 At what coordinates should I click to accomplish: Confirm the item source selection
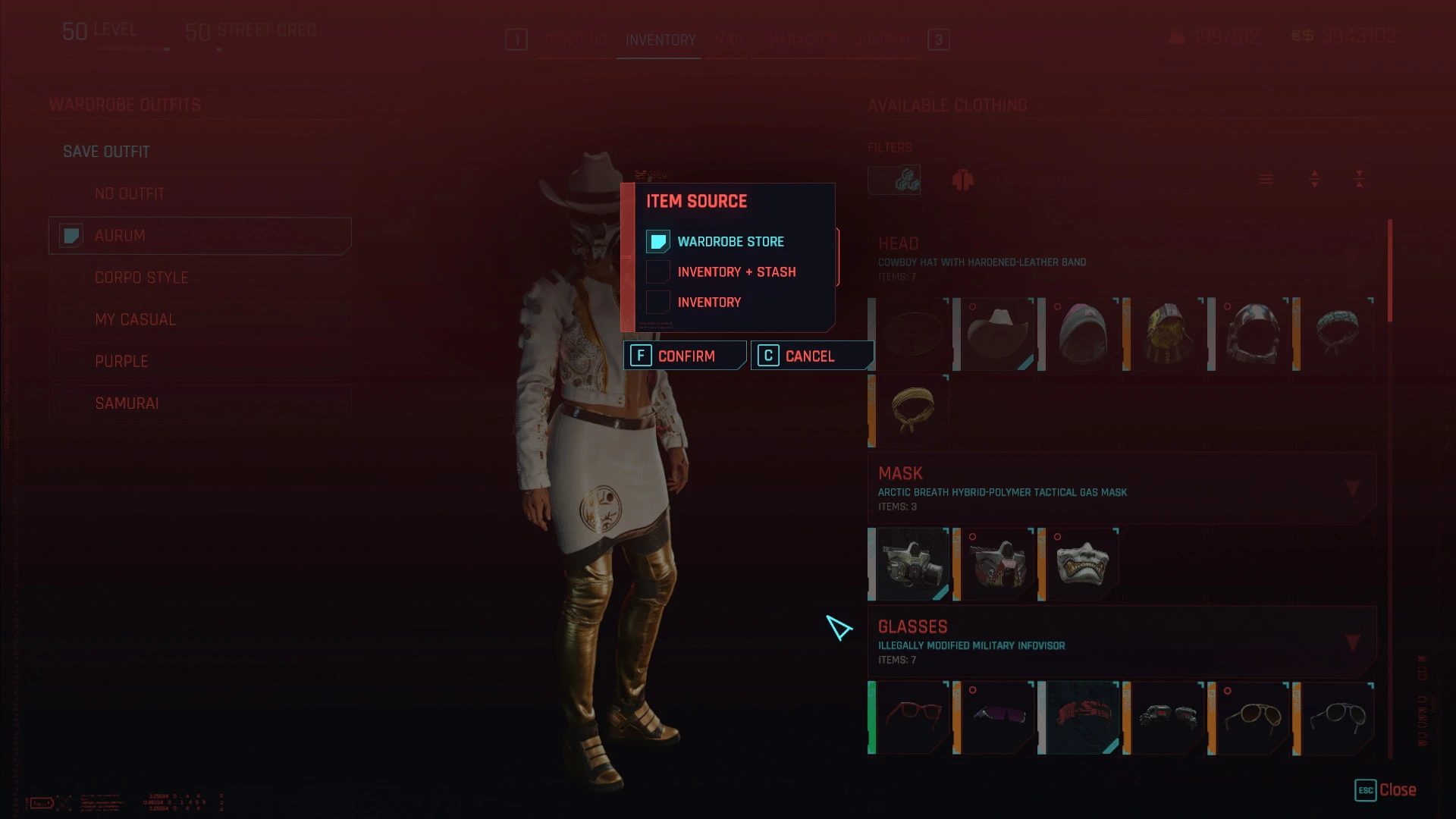[683, 355]
